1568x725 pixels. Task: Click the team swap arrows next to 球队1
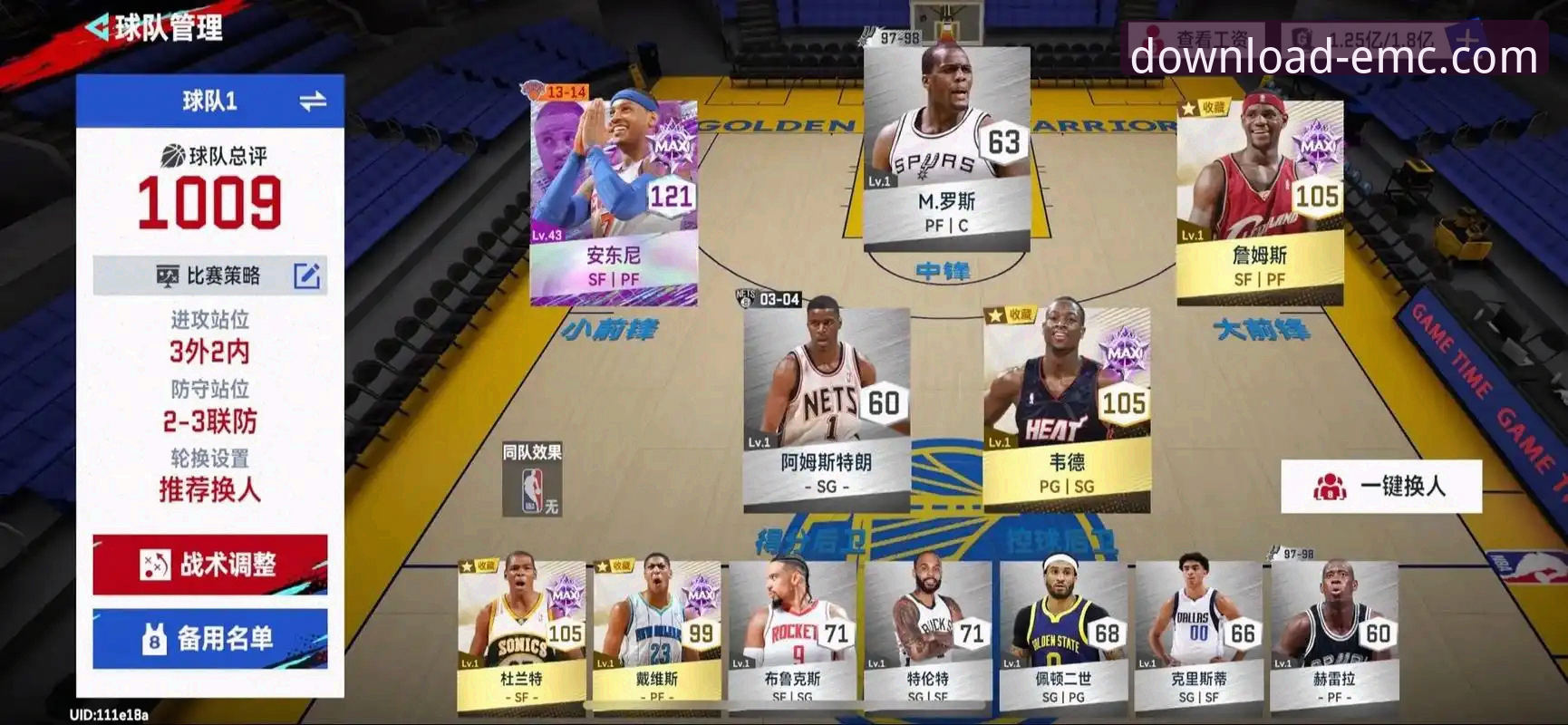315,100
